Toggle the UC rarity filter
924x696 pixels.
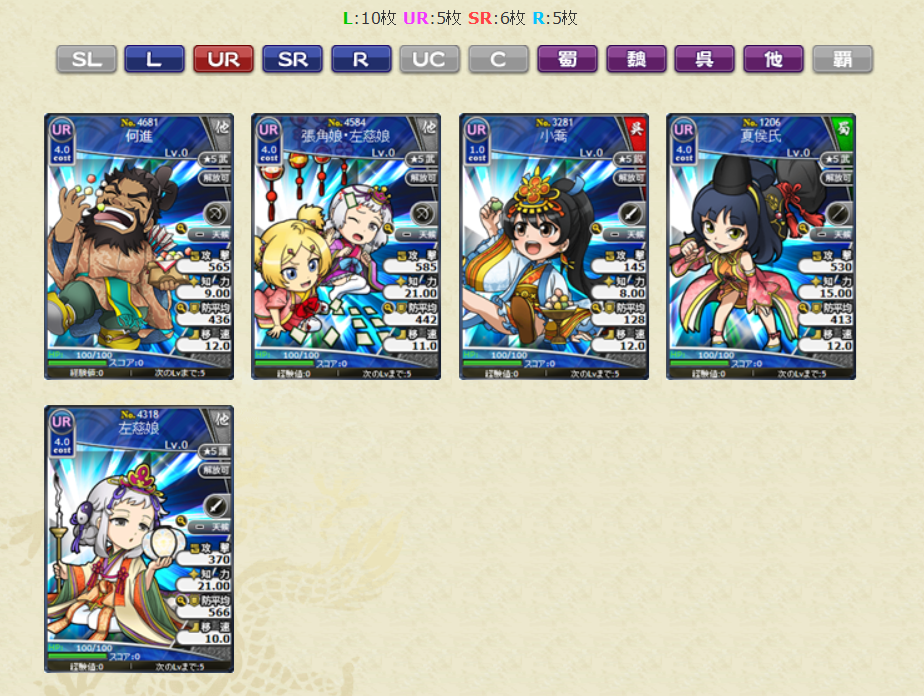(x=430, y=59)
